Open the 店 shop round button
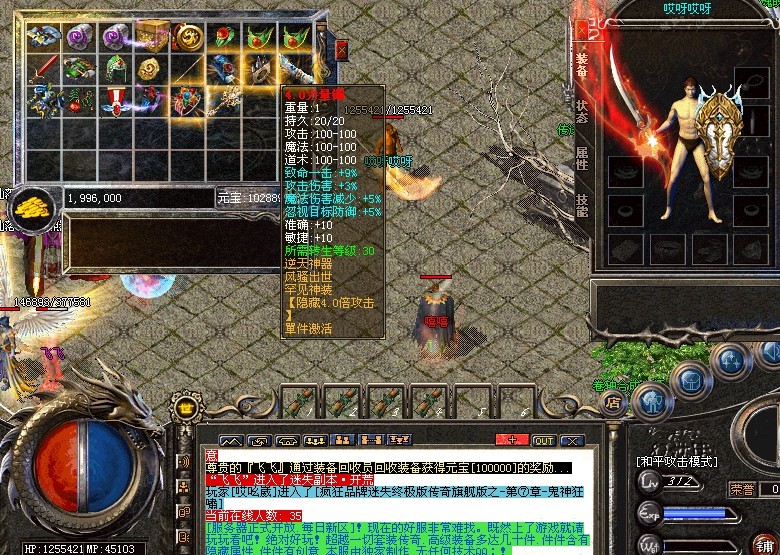 point(613,403)
